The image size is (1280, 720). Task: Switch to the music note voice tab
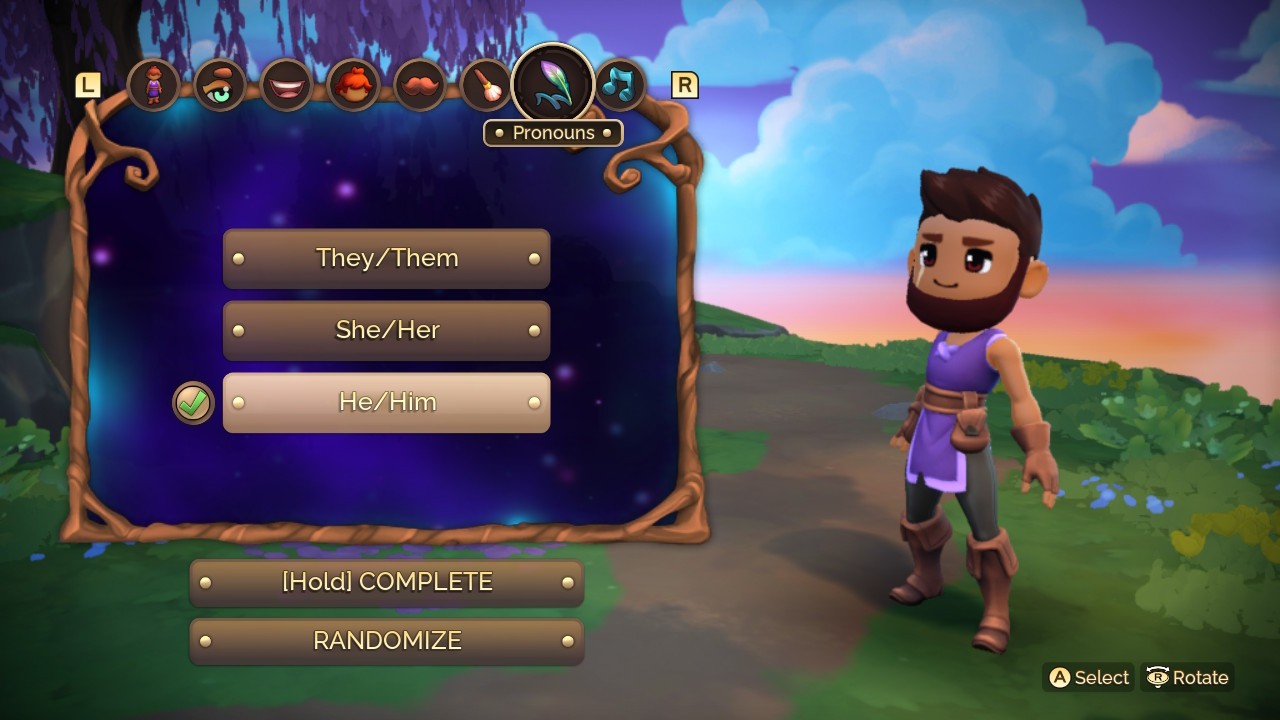[x=619, y=85]
